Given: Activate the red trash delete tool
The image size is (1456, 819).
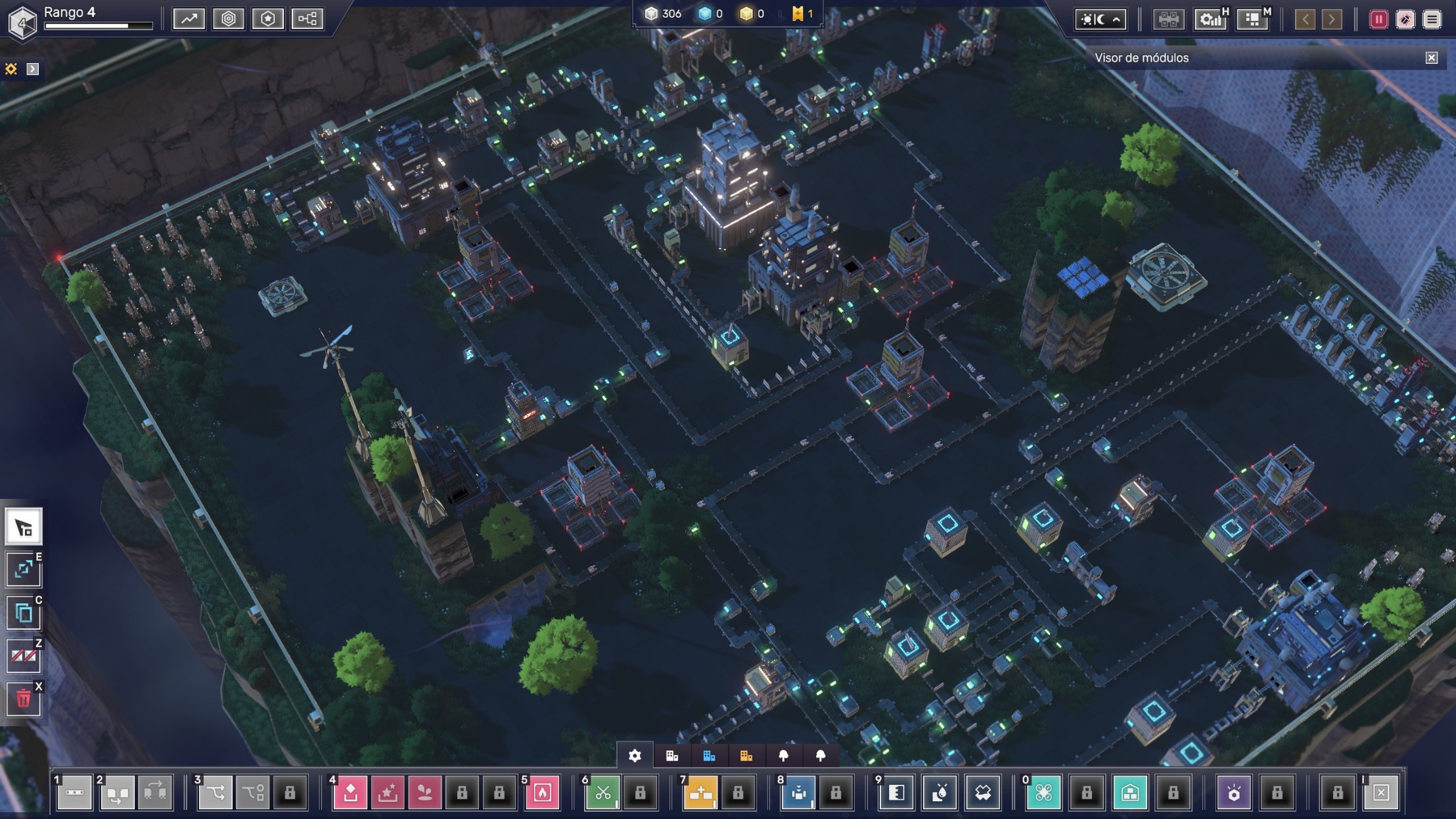Looking at the screenshot, I should 24,698.
